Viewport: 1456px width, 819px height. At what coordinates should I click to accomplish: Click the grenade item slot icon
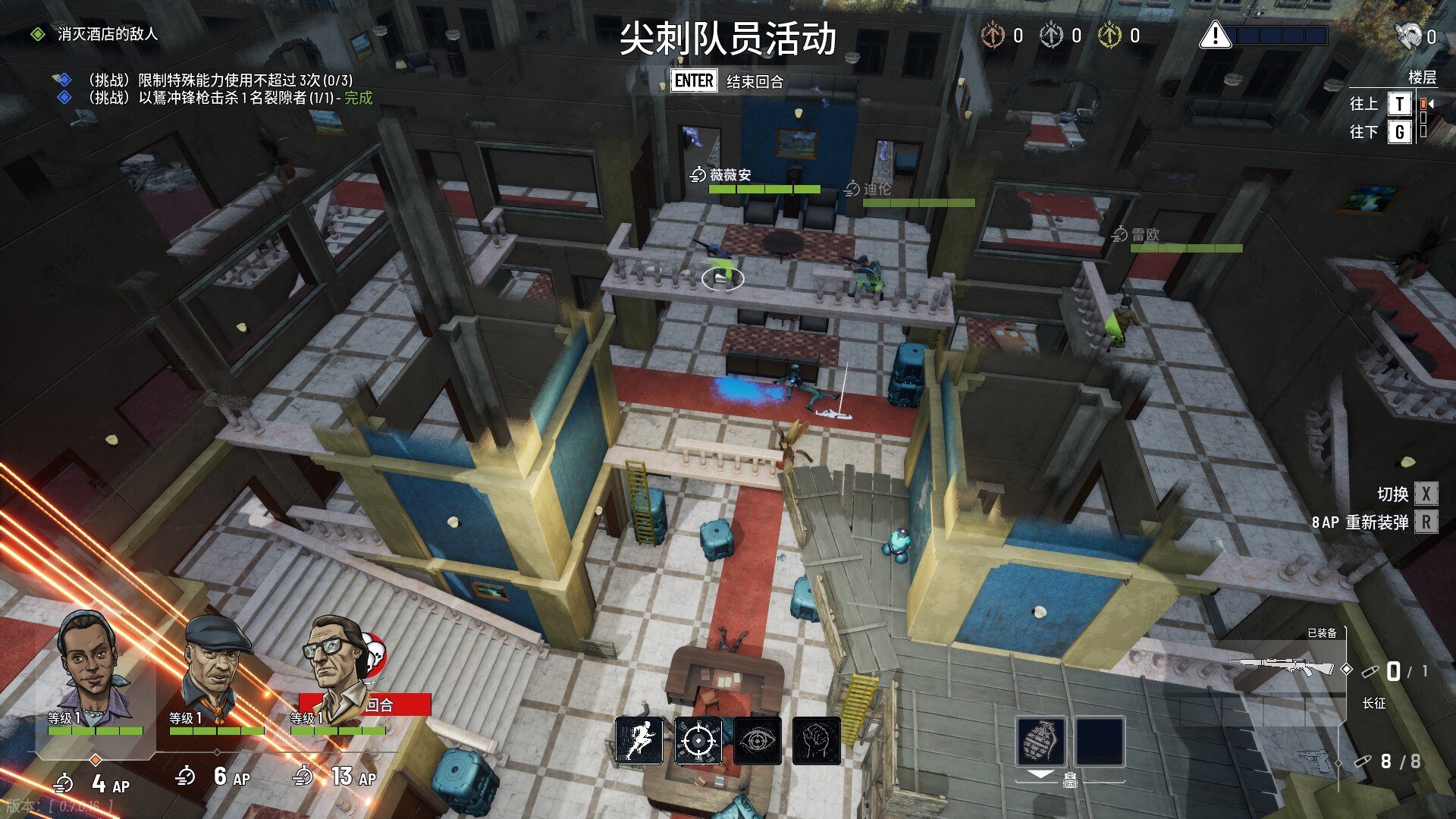[x=1042, y=742]
